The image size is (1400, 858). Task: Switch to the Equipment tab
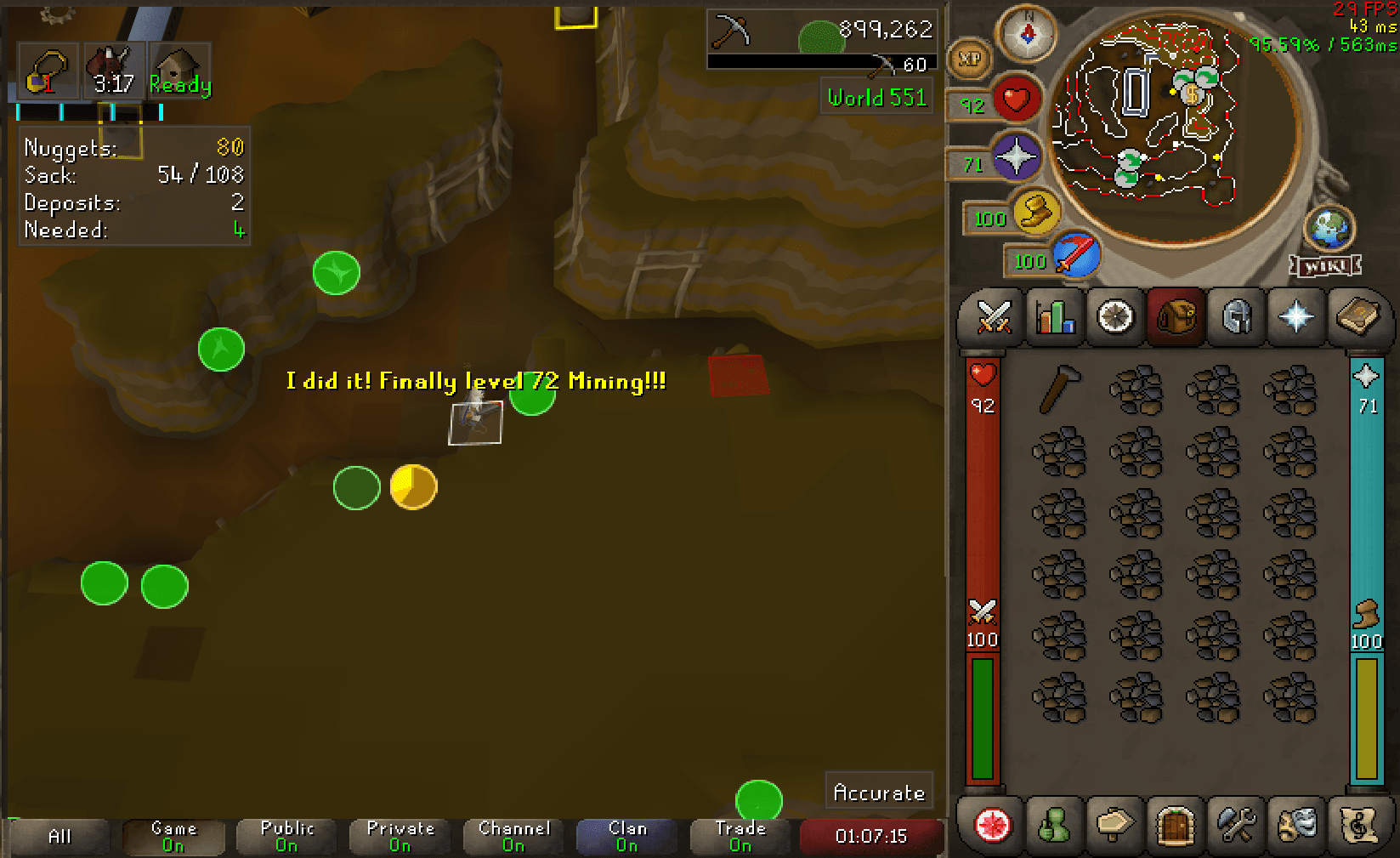click(1235, 317)
